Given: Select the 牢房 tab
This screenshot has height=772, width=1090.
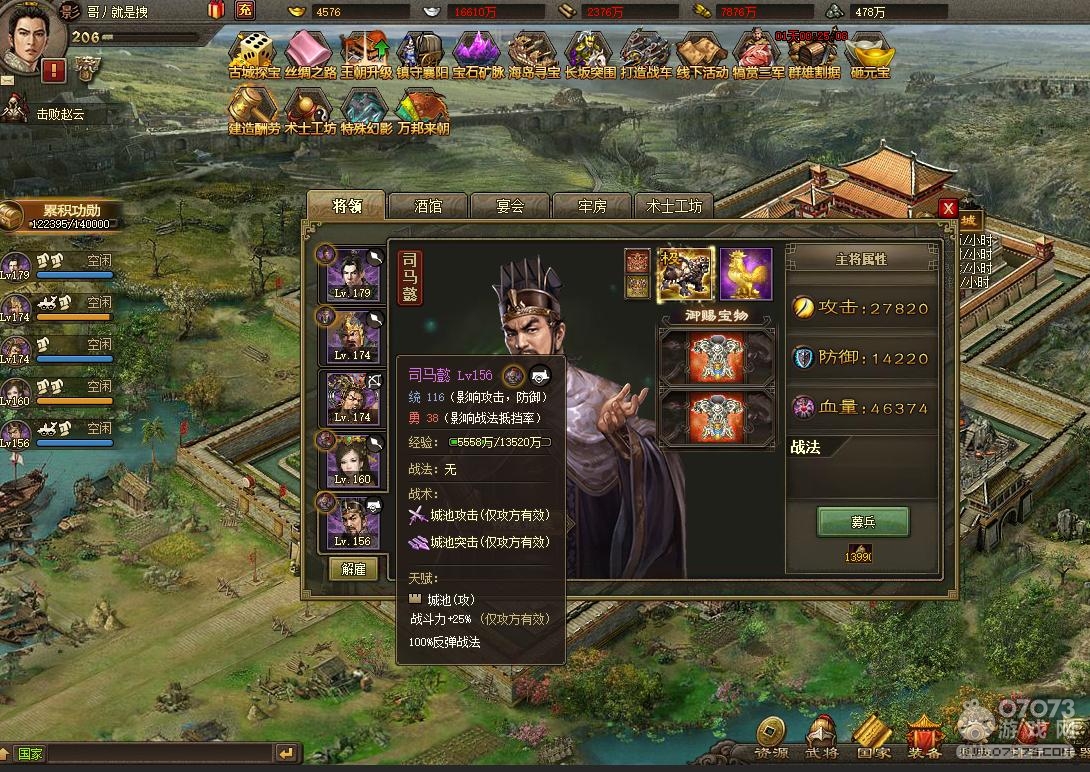Looking at the screenshot, I should [592, 206].
